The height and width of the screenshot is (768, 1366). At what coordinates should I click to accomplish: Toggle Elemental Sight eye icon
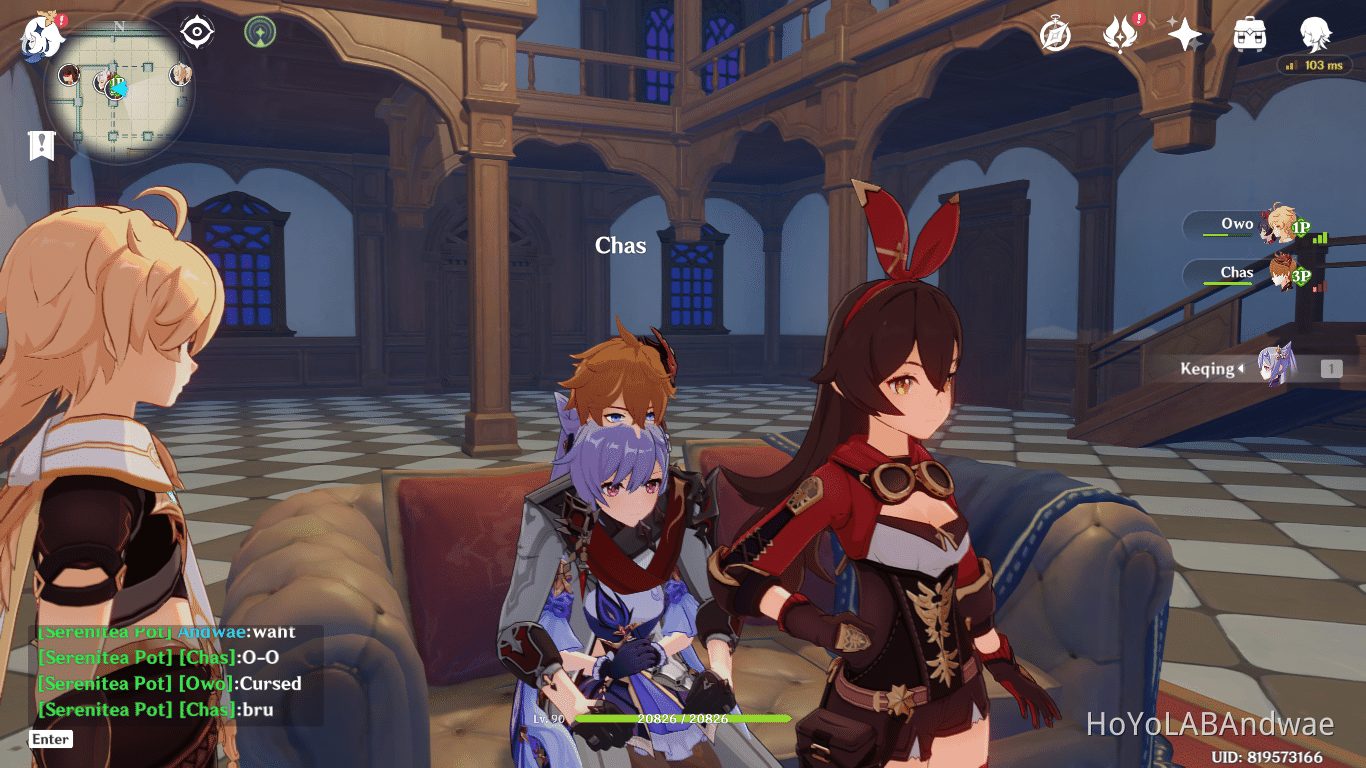click(195, 32)
